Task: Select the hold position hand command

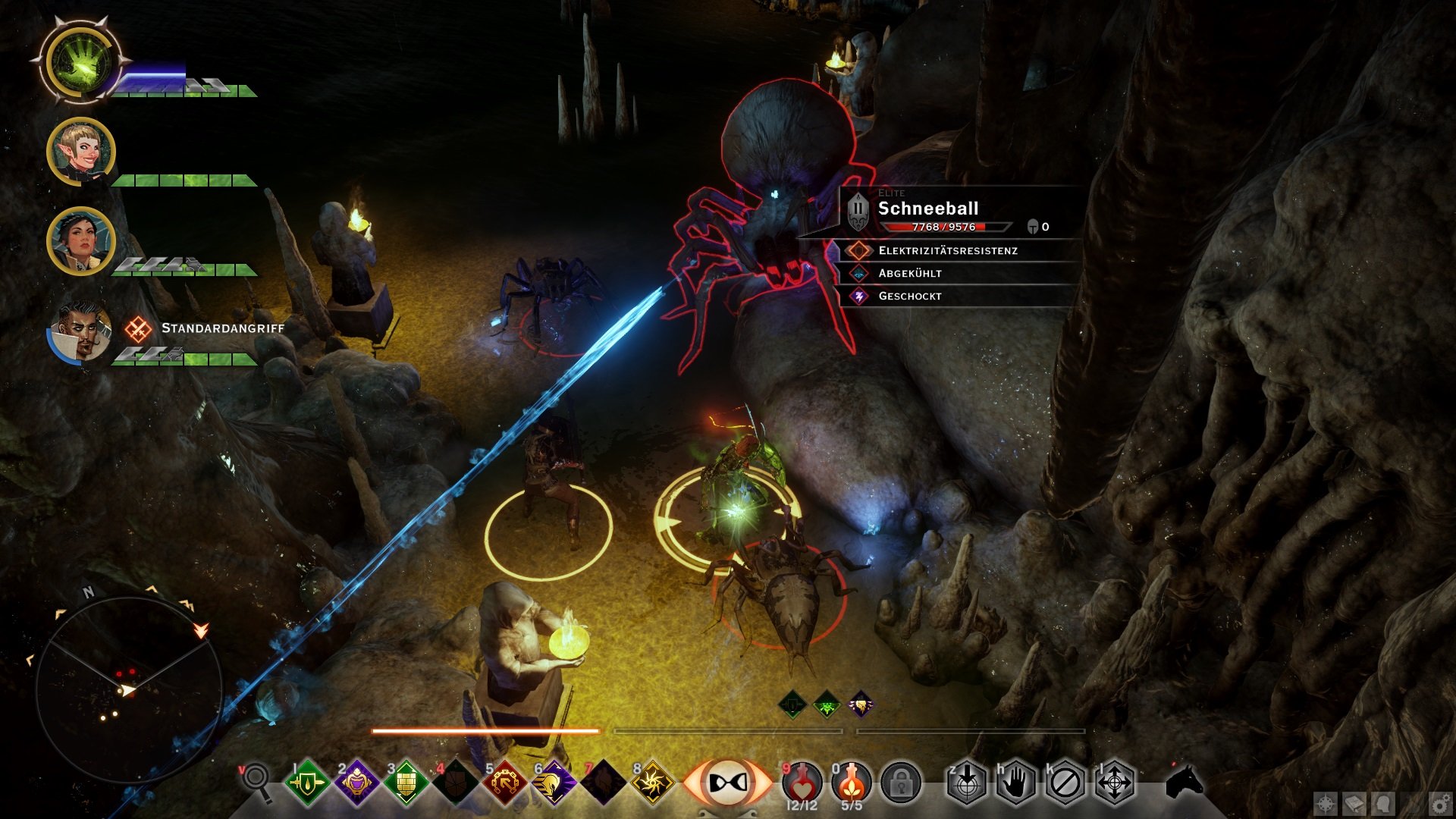Action: pos(1016,783)
